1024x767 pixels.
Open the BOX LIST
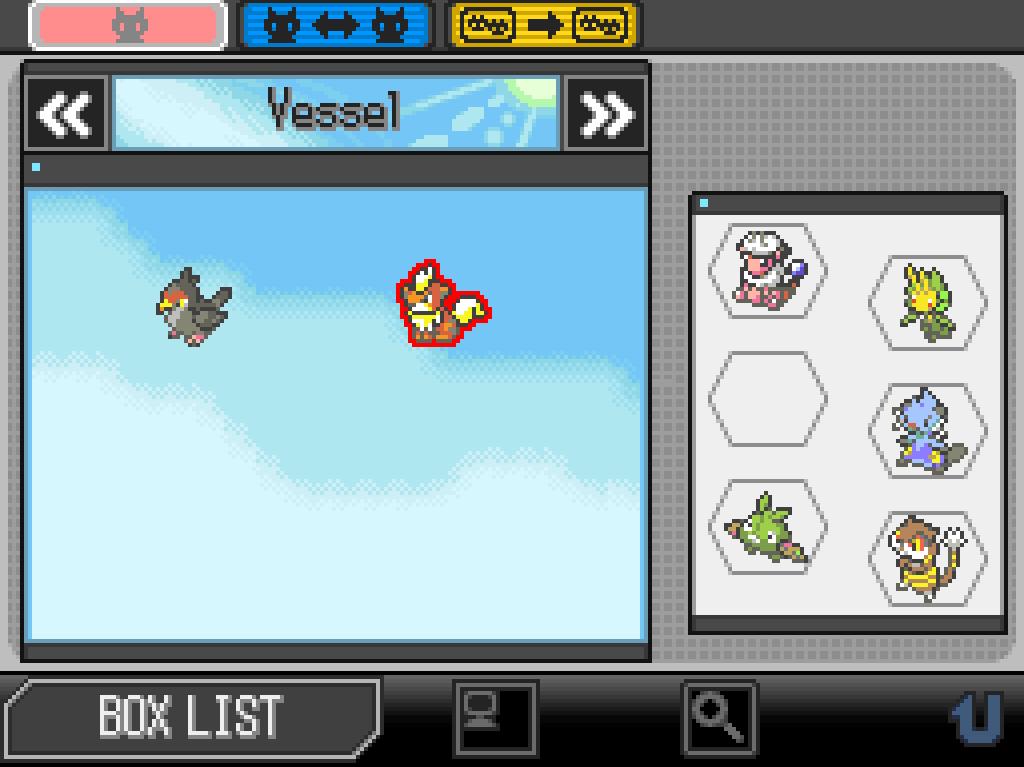(190, 716)
